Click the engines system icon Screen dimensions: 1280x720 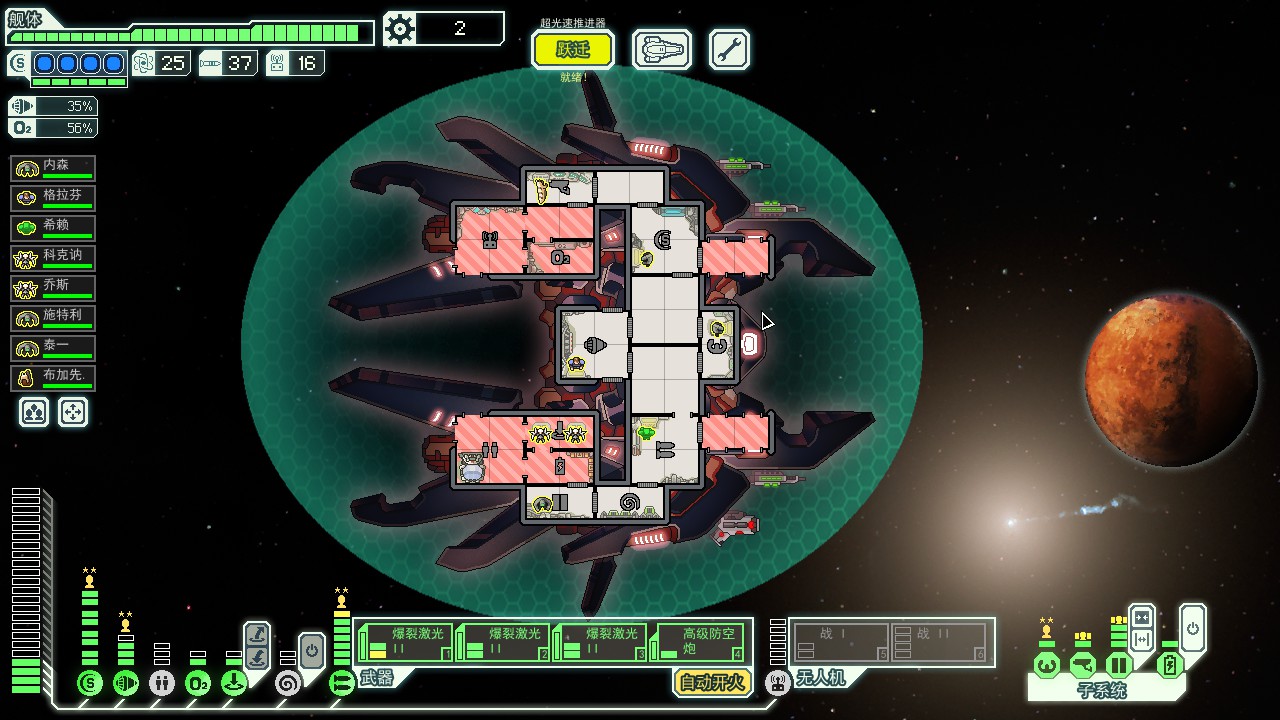click(126, 683)
